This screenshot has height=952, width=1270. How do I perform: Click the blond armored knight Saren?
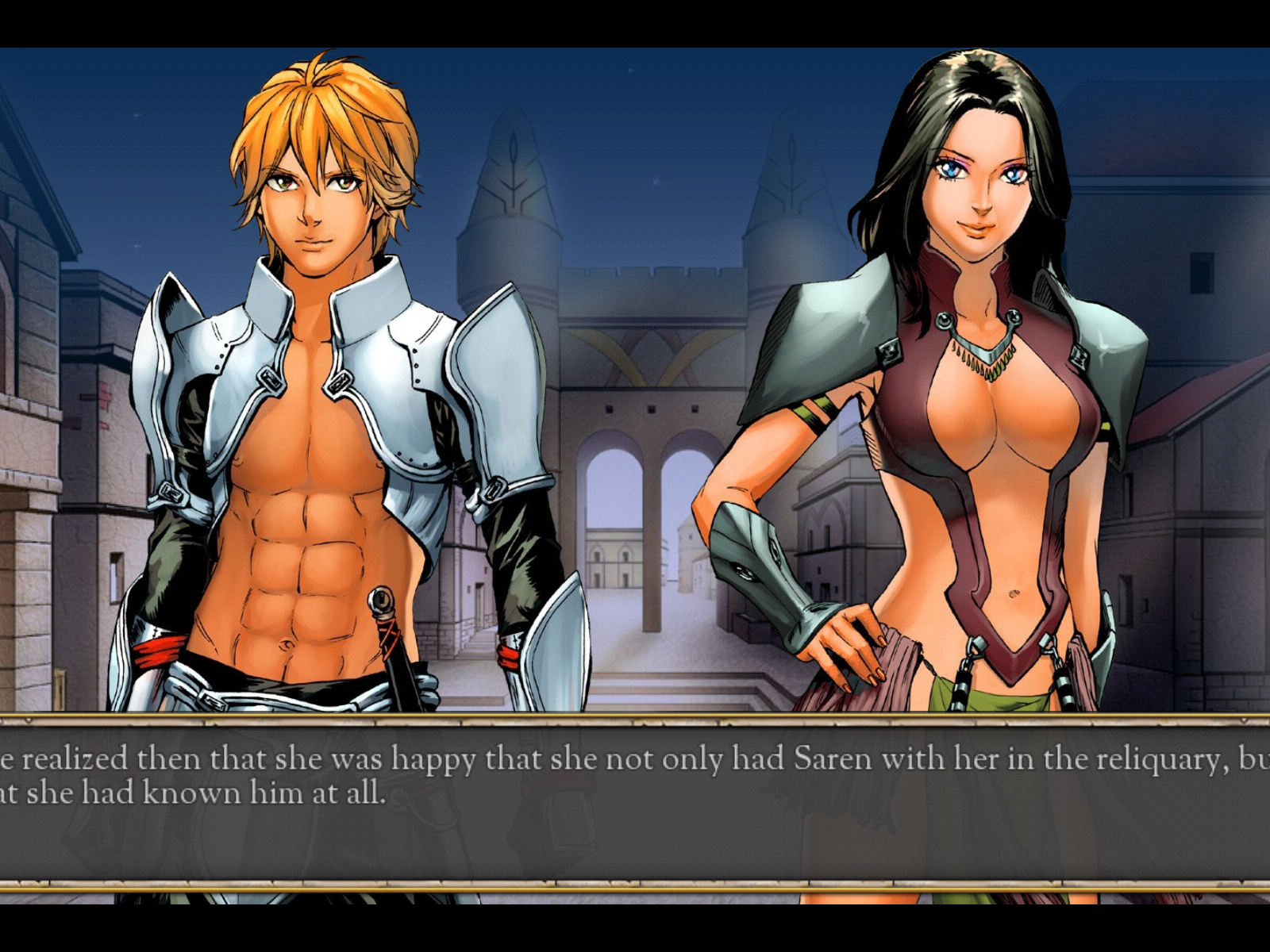(x=310, y=317)
